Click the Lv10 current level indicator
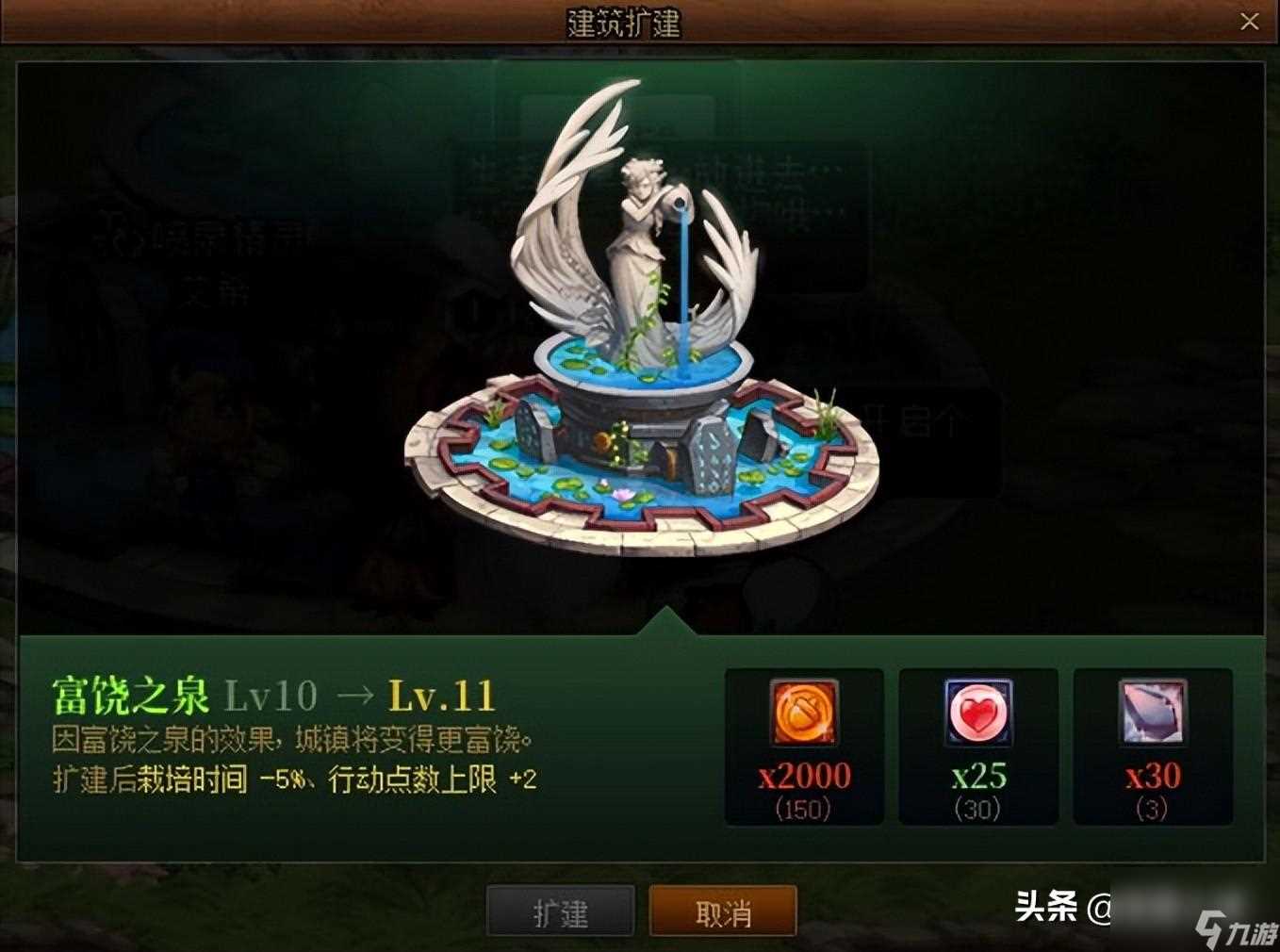This screenshot has height=952, width=1280. coord(271,695)
